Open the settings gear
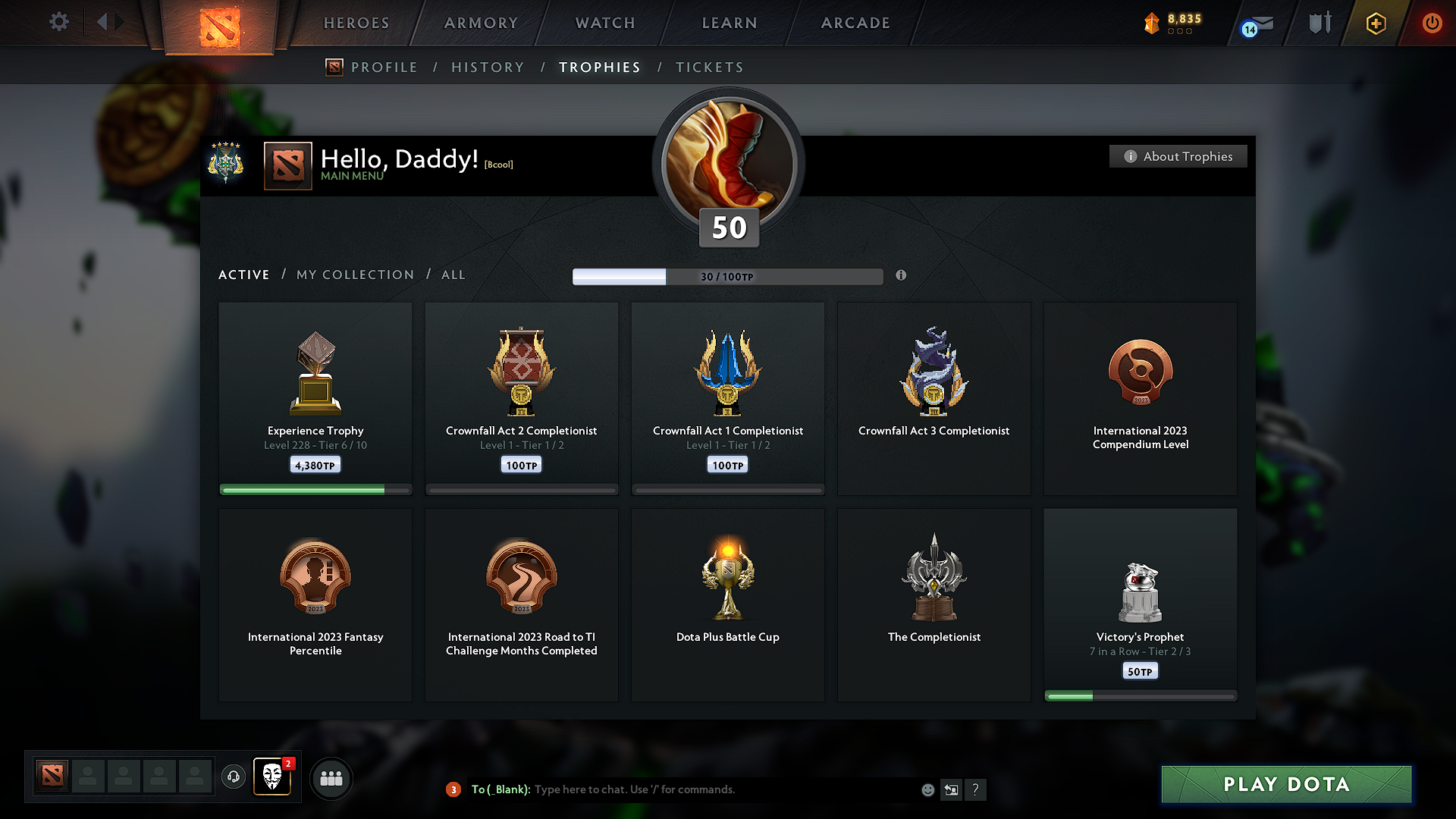Viewport: 1456px width, 819px height. 58,22
